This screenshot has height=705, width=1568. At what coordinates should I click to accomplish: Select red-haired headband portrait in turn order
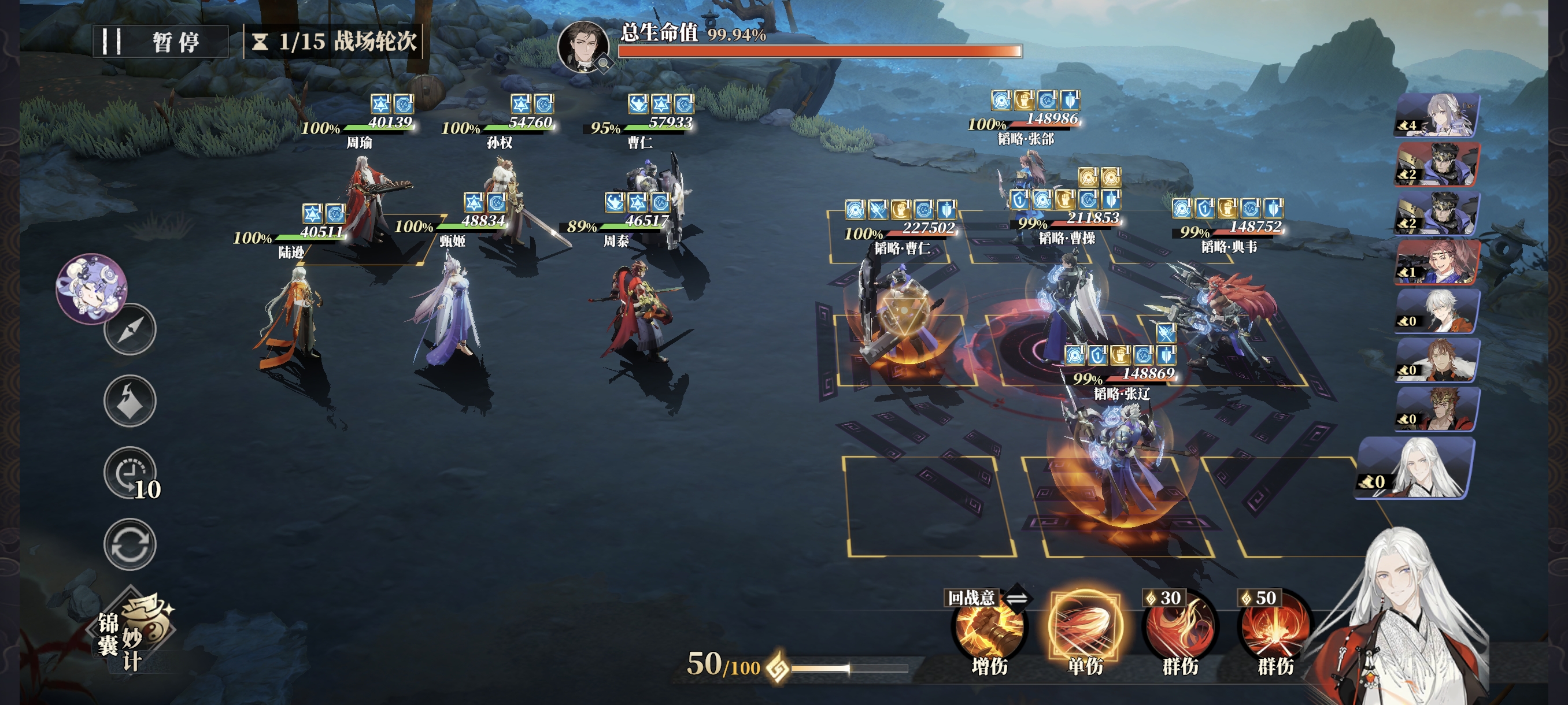[1438, 262]
